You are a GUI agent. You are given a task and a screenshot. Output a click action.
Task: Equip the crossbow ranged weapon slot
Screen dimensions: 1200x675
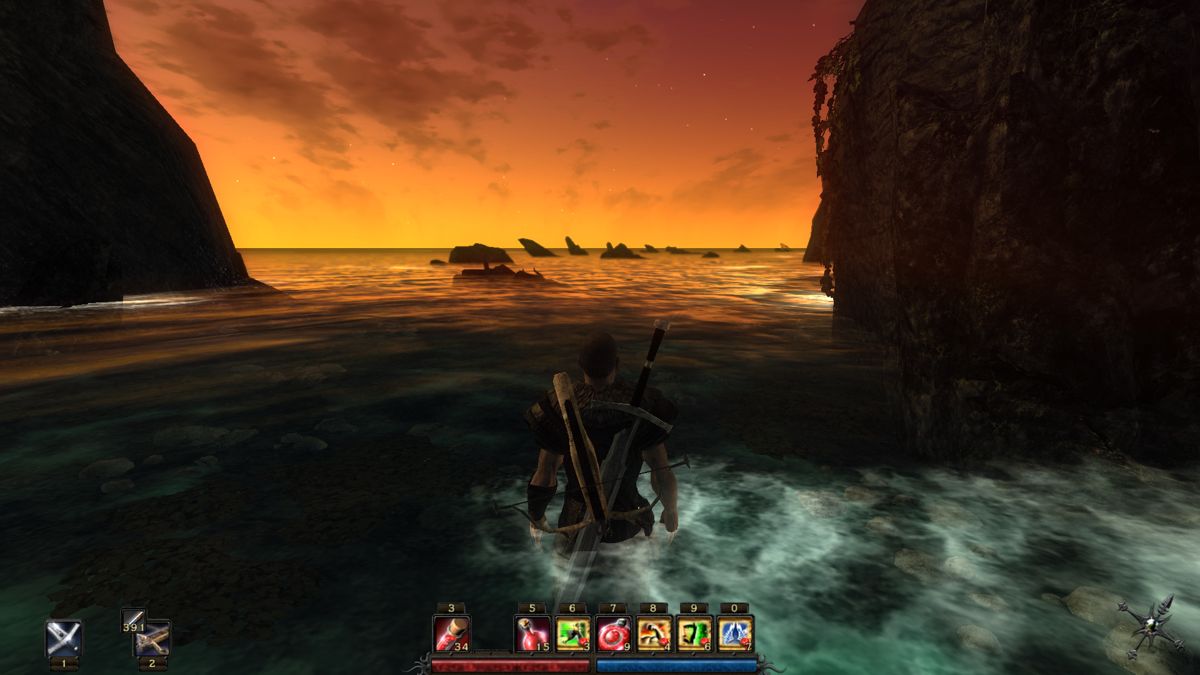pos(153,638)
